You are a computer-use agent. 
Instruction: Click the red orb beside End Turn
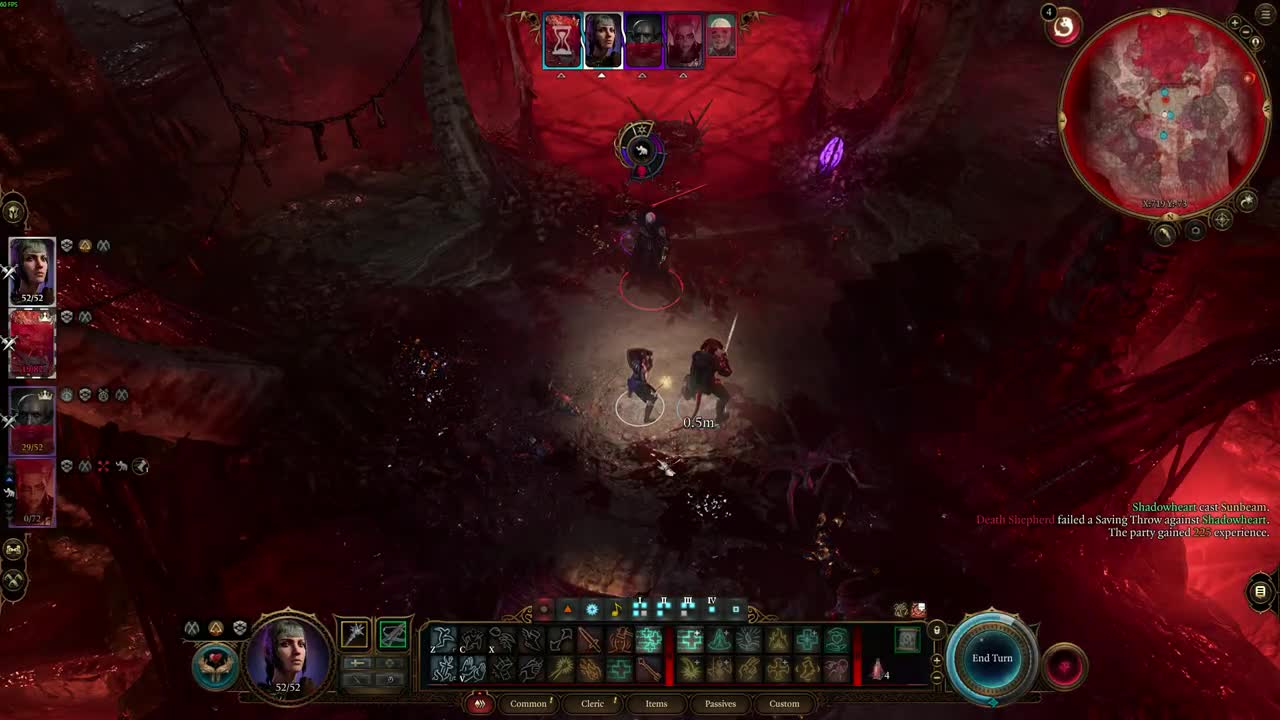click(1063, 667)
